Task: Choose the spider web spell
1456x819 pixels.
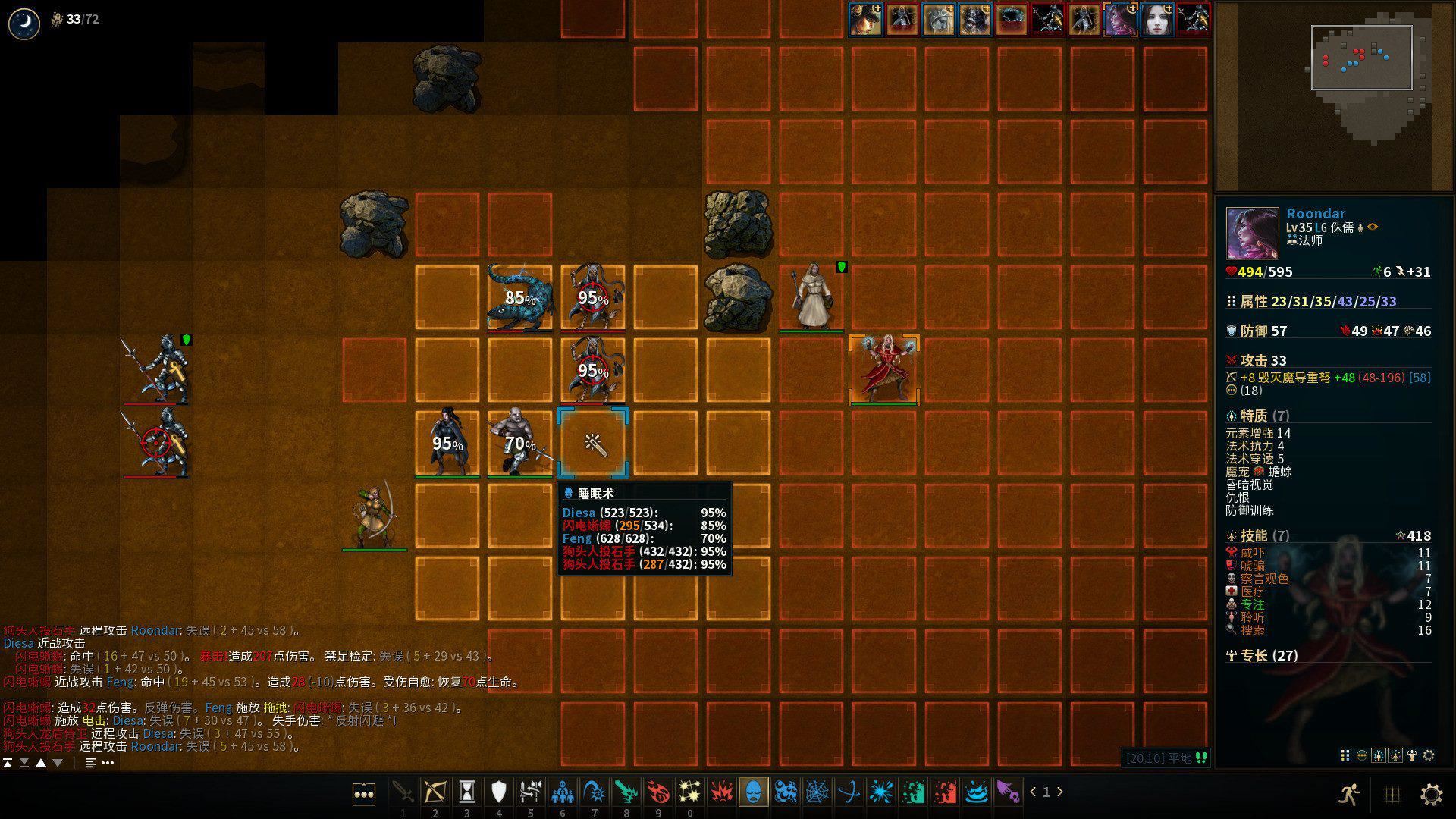Action: pyautogui.click(x=817, y=792)
